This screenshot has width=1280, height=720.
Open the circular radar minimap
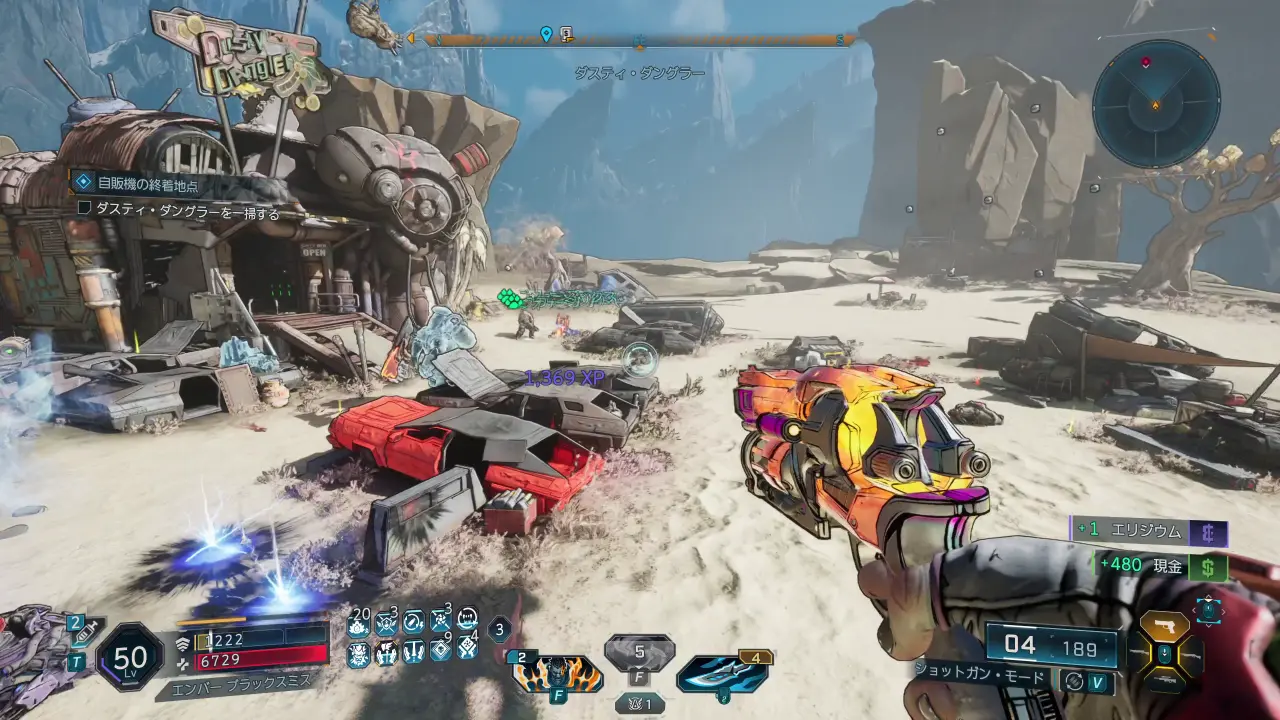coord(1155,103)
